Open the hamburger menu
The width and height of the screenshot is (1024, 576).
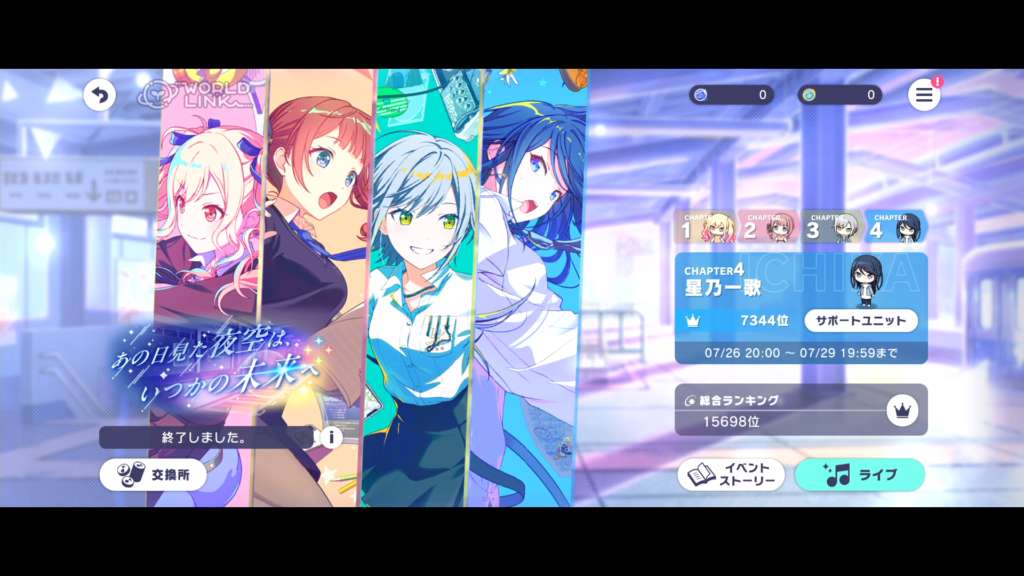pyautogui.click(x=924, y=95)
